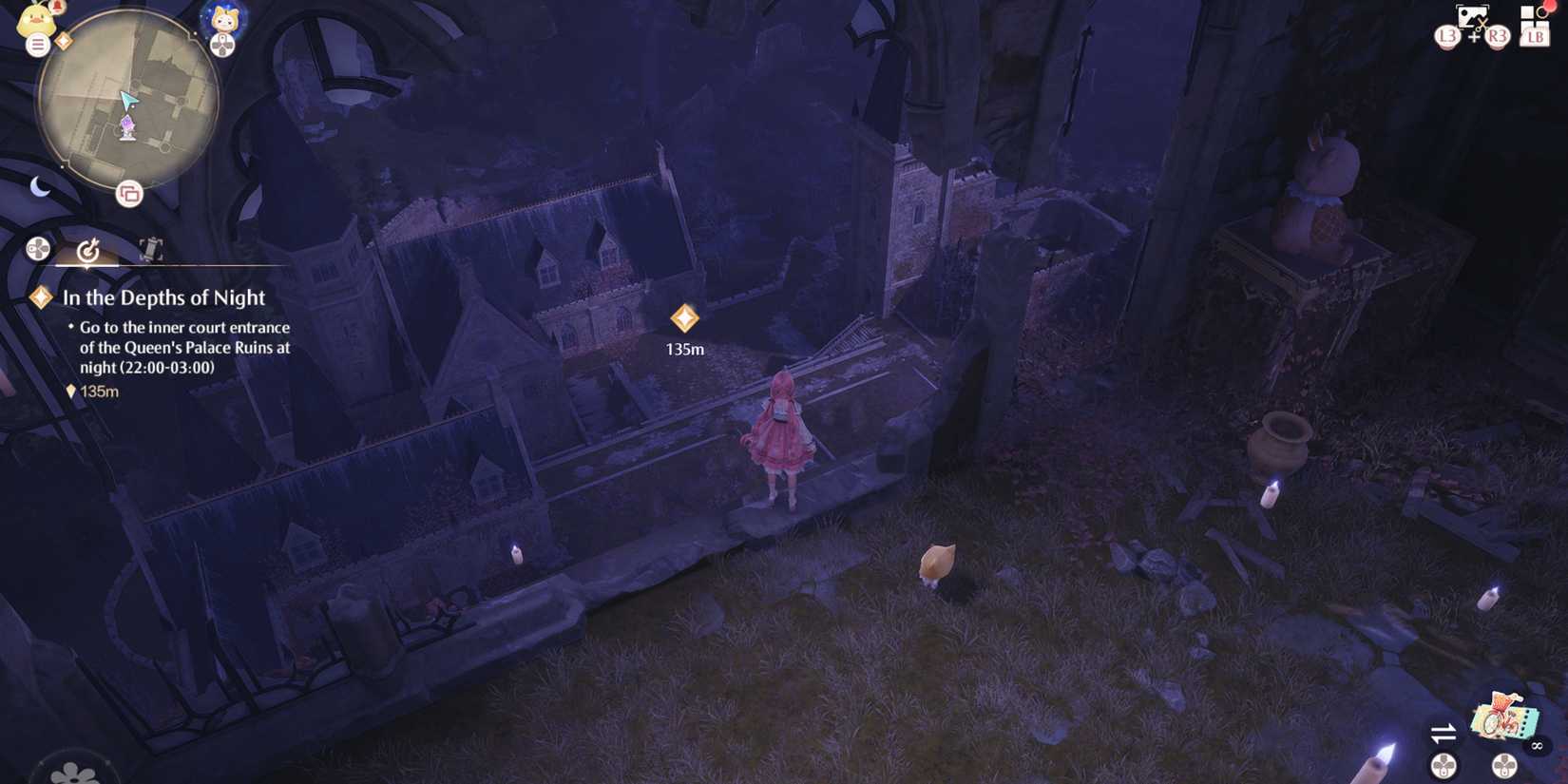Switch to the quest tracker target tab

point(88,253)
